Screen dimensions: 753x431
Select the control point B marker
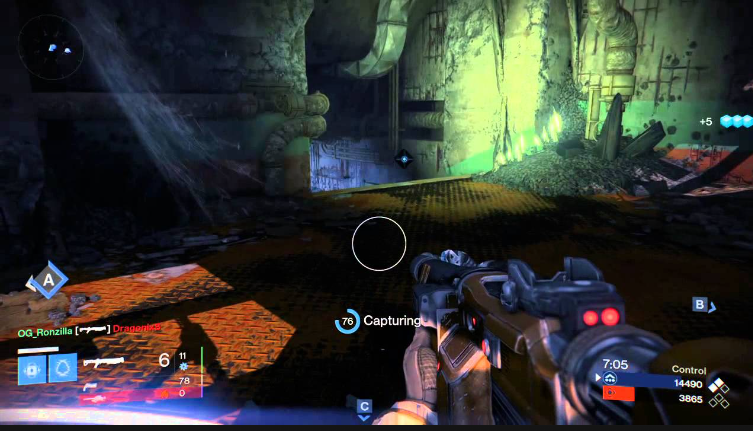(701, 304)
